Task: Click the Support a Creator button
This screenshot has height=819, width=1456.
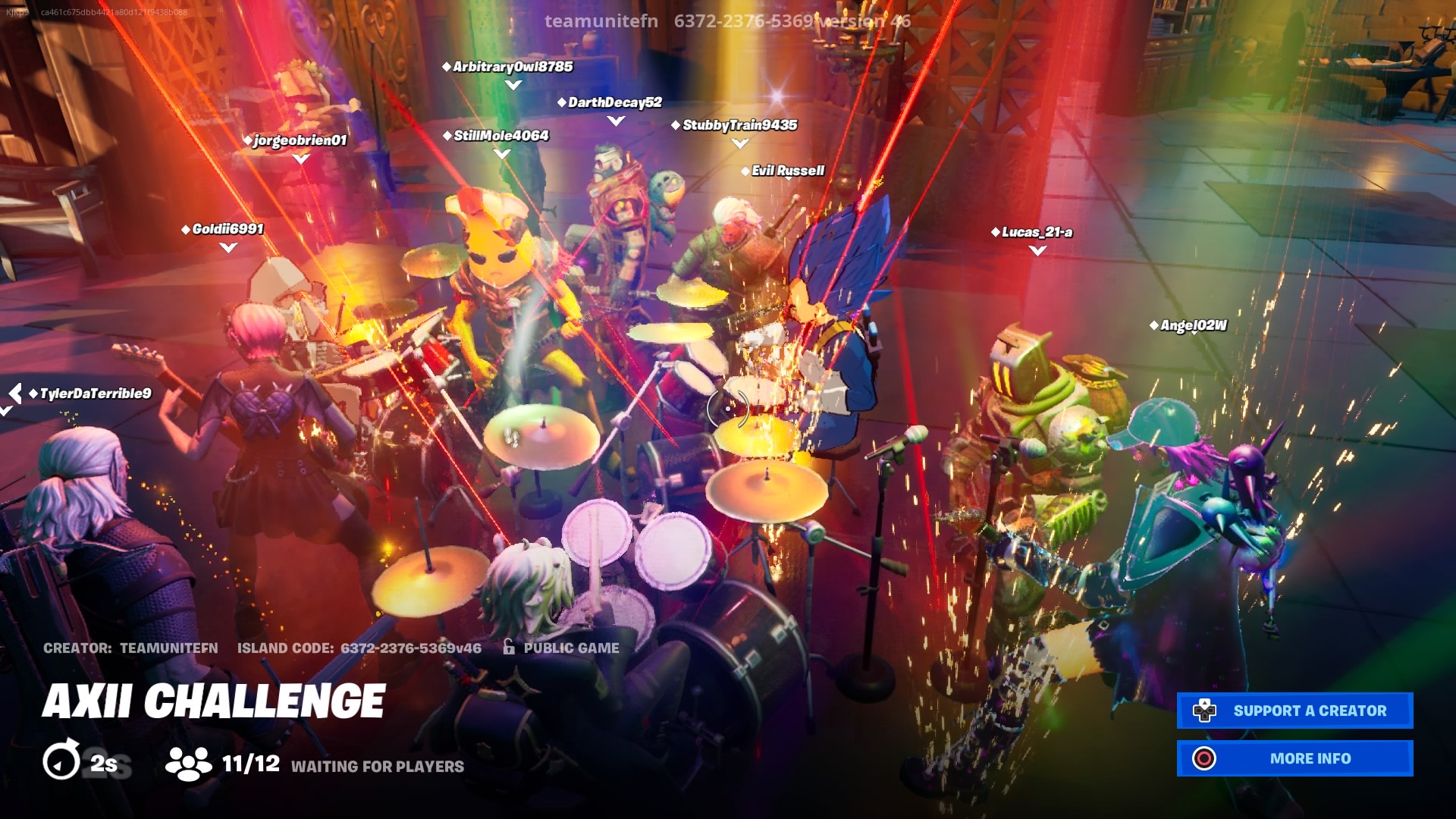Action: tap(1294, 711)
